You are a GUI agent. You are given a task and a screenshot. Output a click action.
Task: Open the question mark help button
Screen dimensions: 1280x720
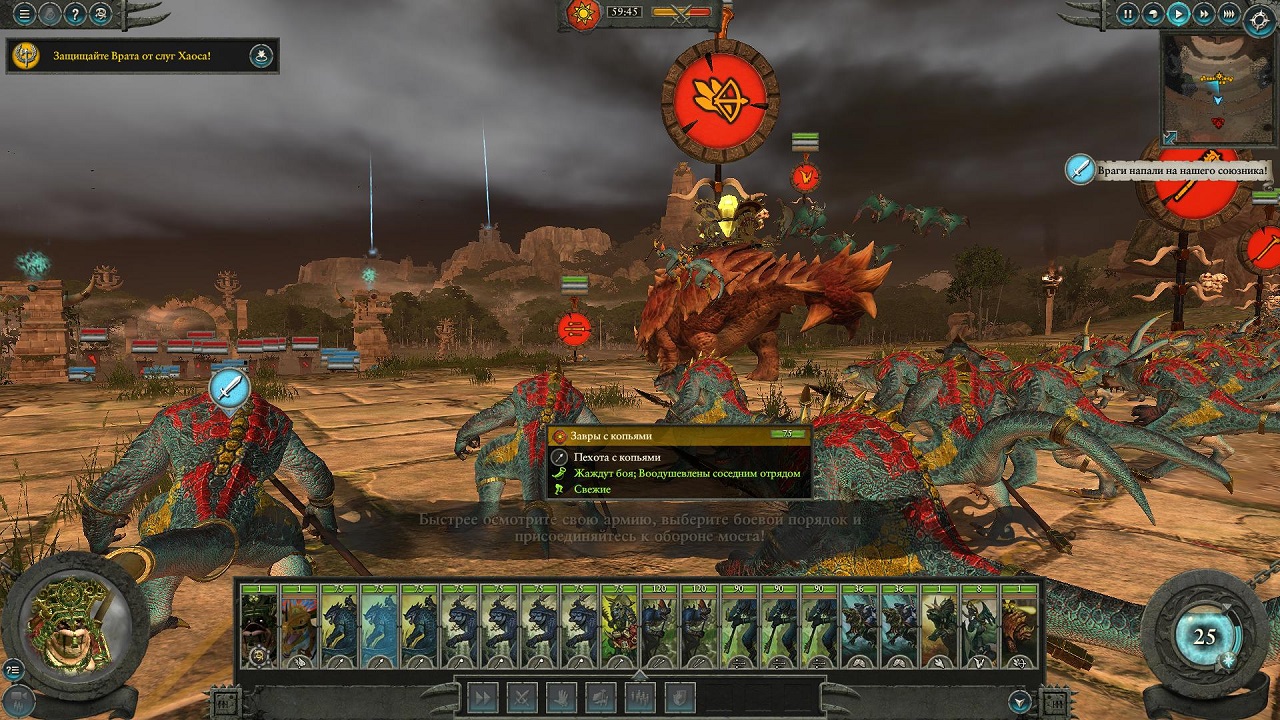pos(75,14)
